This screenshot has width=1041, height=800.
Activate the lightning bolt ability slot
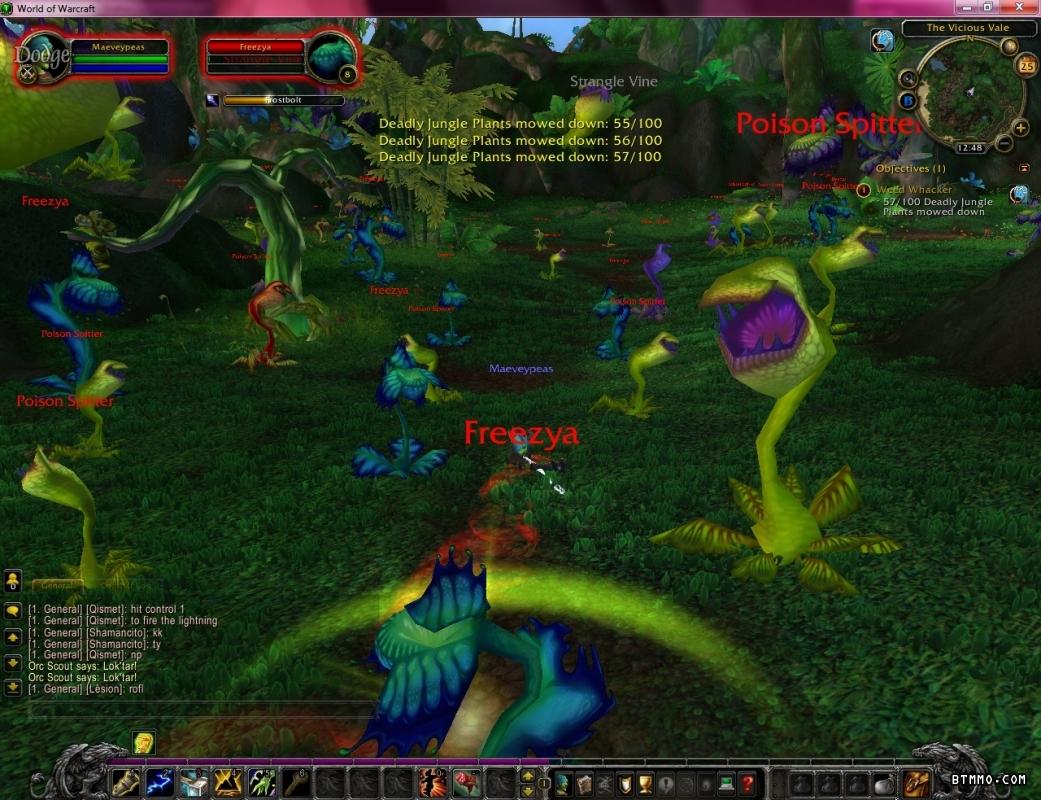[x=159, y=781]
